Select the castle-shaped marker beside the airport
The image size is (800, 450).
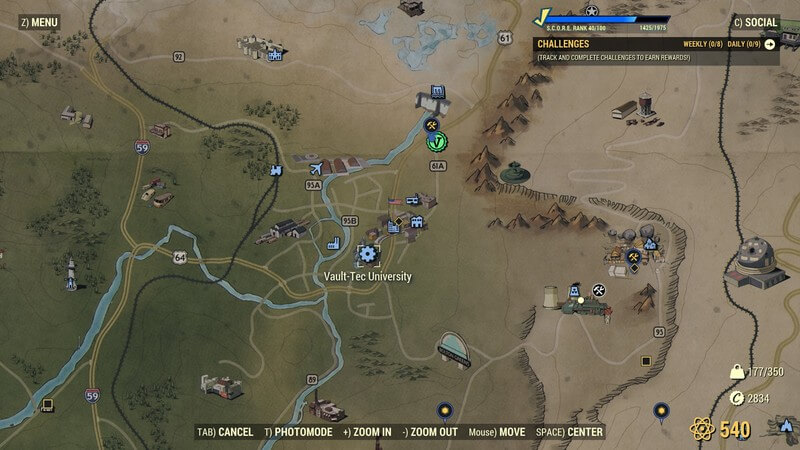tap(275, 171)
